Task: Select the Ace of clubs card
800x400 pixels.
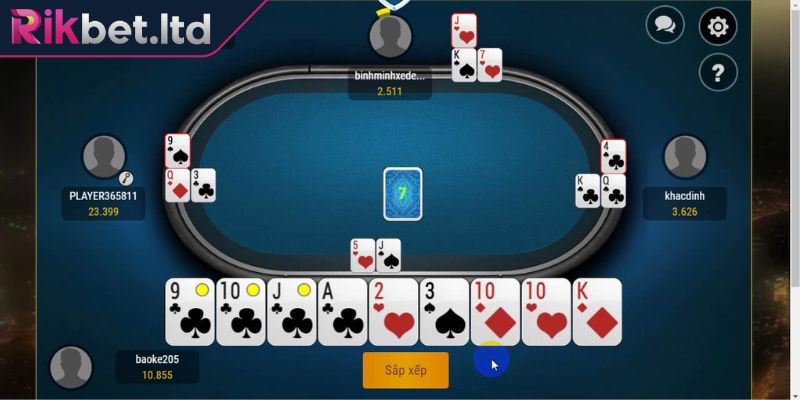Action: tap(342, 312)
